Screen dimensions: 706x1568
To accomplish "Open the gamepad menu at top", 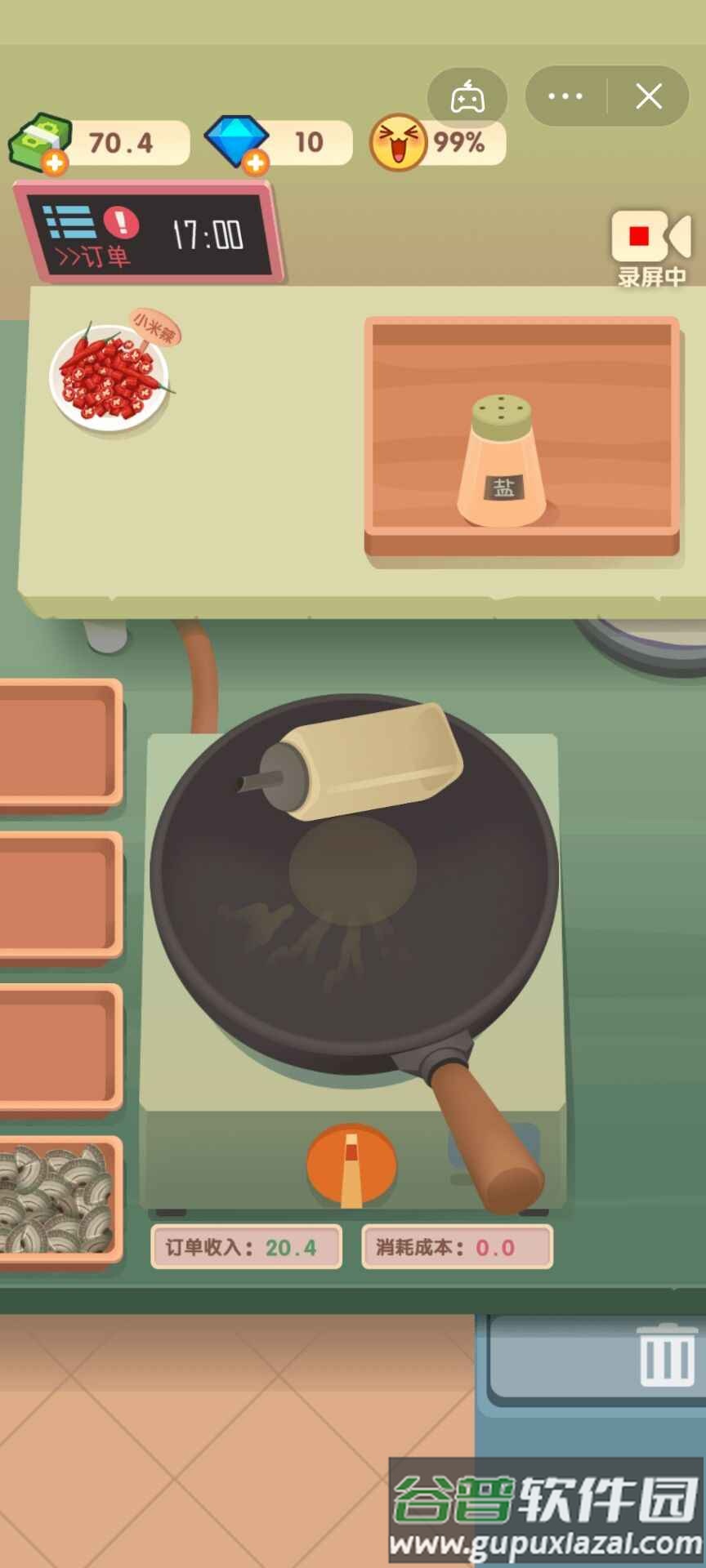I will click(x=467, y=97).
